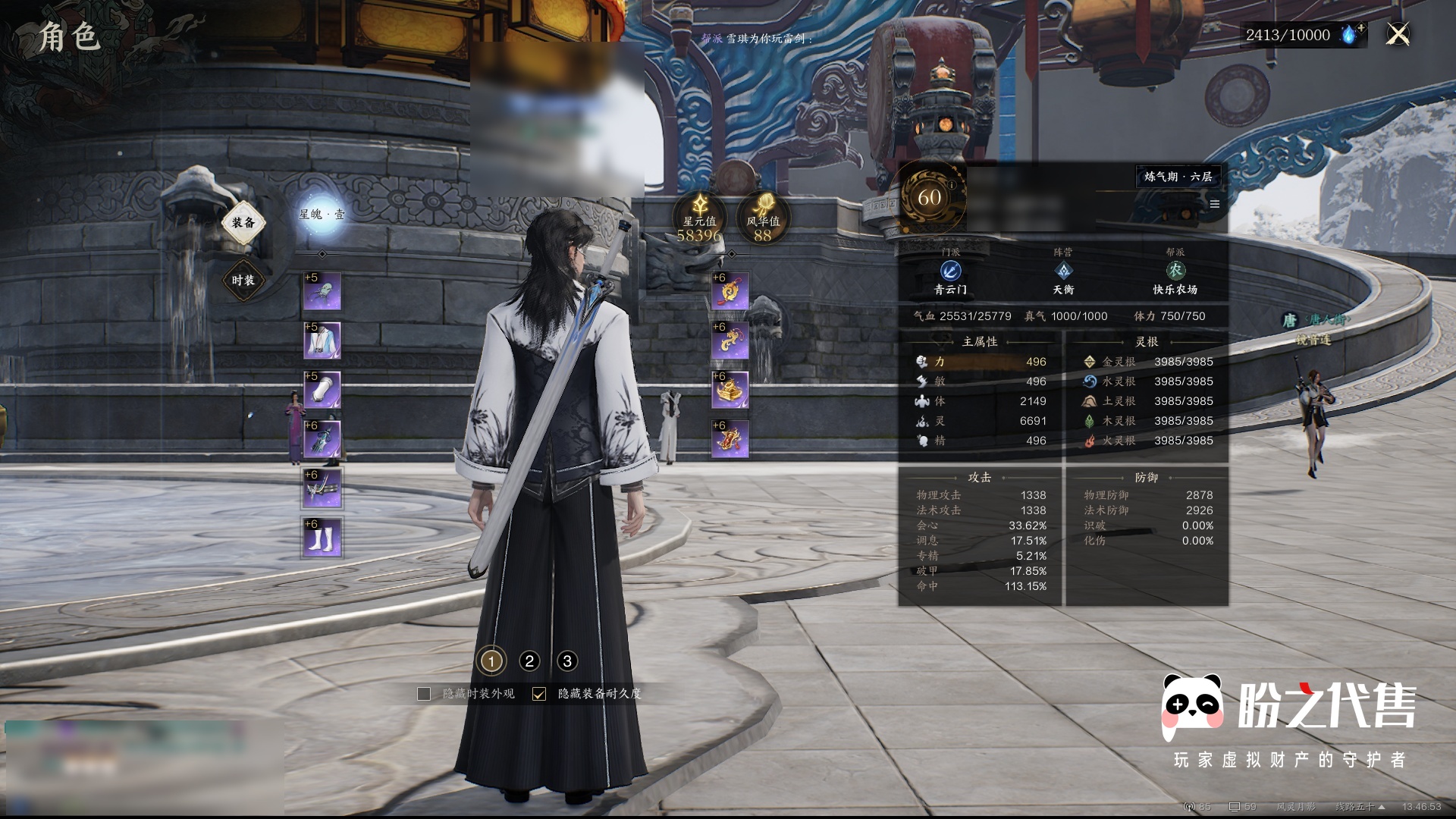
Task: Close the character screen with the X
Action: tap(1398, 34)
